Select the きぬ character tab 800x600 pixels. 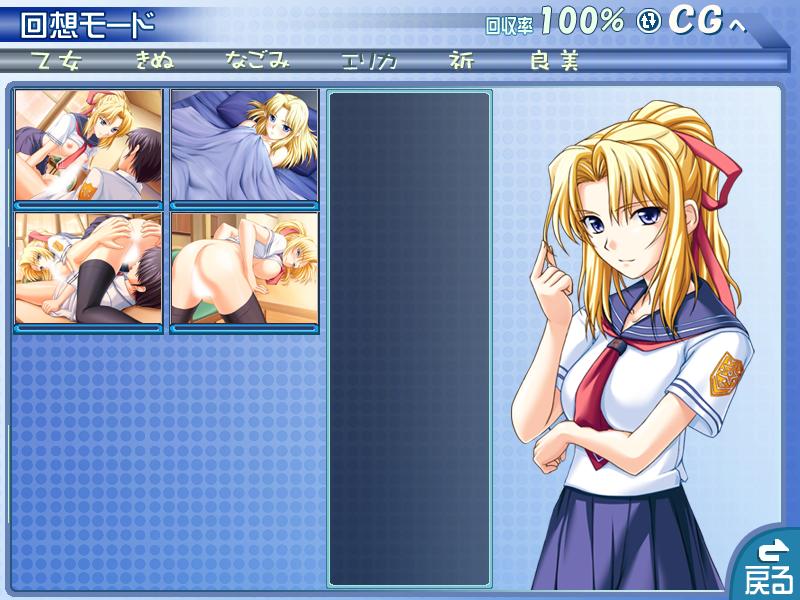click(x=155, y=61)
